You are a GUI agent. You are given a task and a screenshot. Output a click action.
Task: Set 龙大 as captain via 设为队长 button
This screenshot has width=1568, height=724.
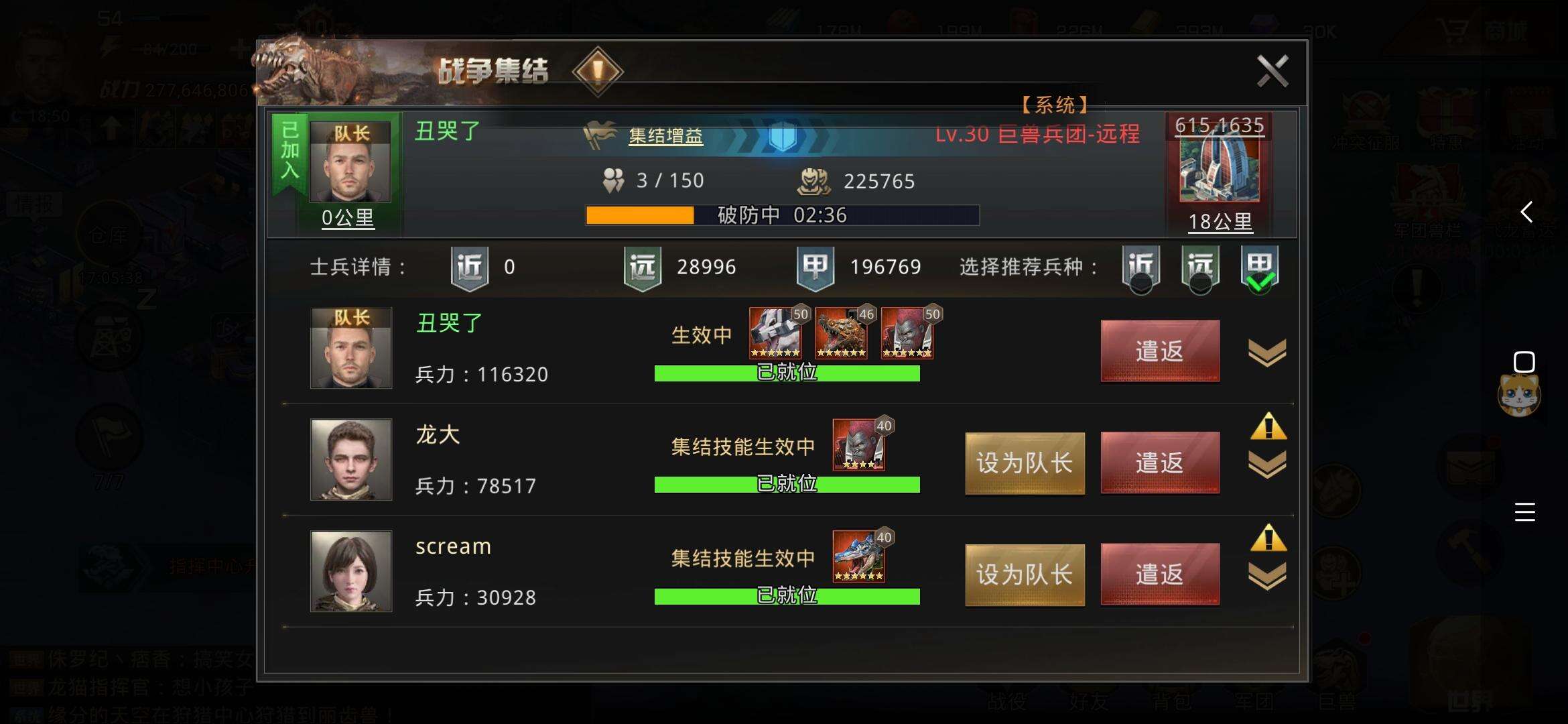(x=1024, y=463)
